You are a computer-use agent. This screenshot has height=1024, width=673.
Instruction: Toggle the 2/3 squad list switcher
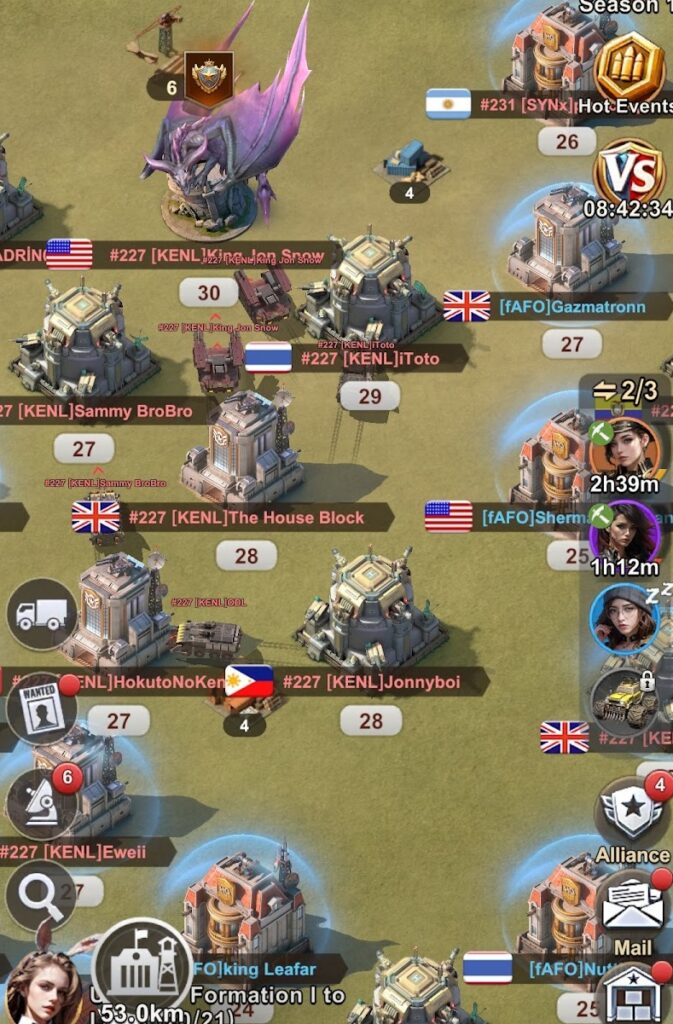(625, 390)
